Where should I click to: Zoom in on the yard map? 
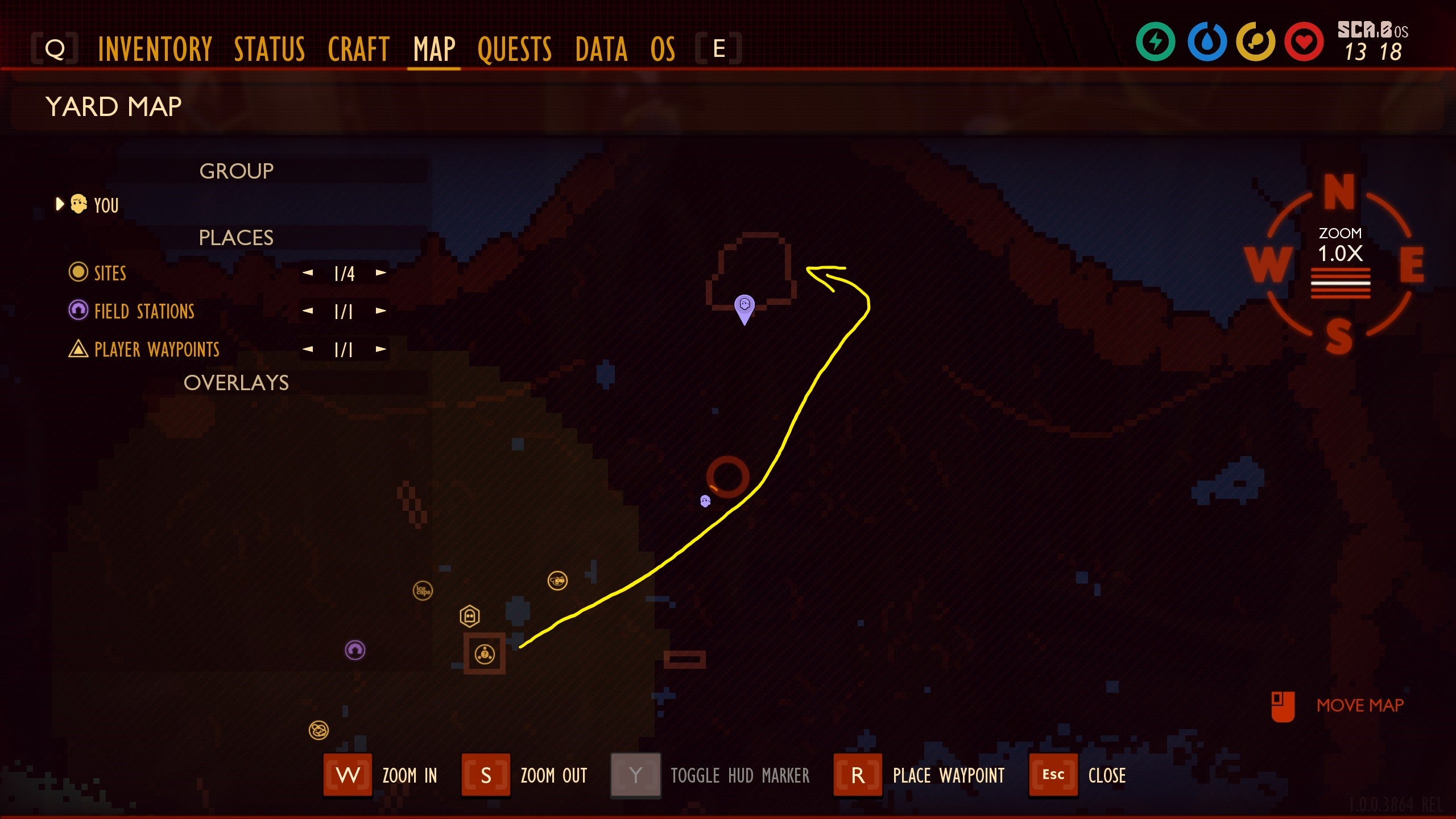pos(348,775)
